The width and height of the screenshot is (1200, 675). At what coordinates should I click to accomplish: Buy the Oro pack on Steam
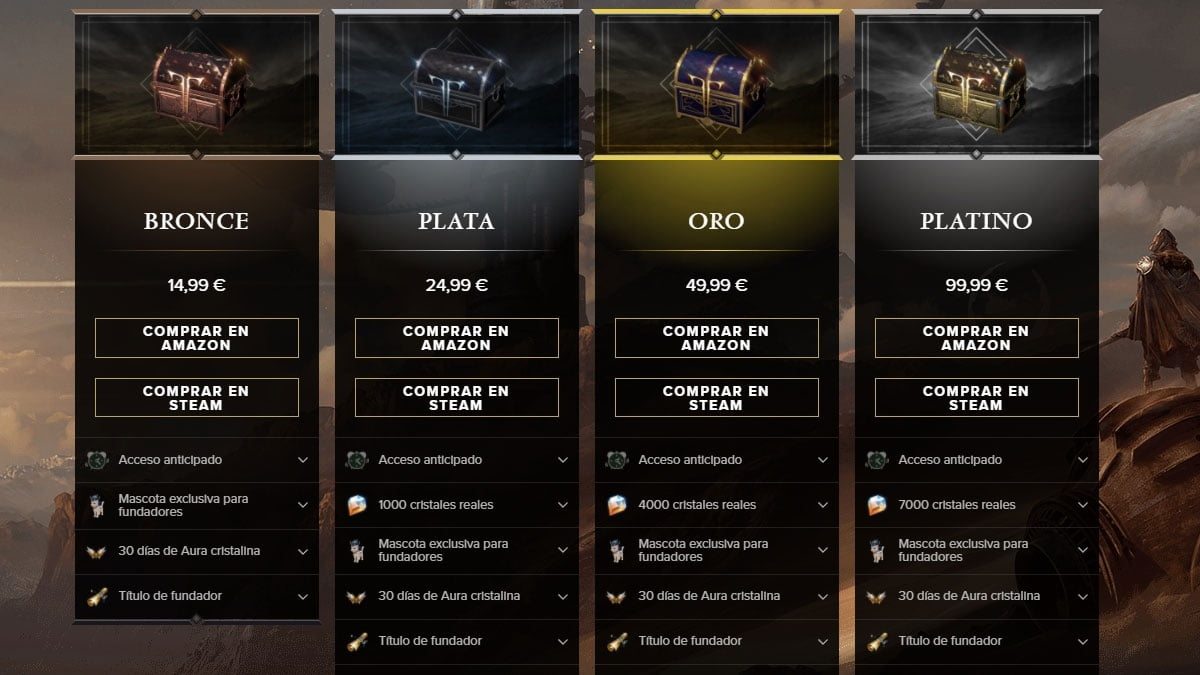[x=717, y=398]
